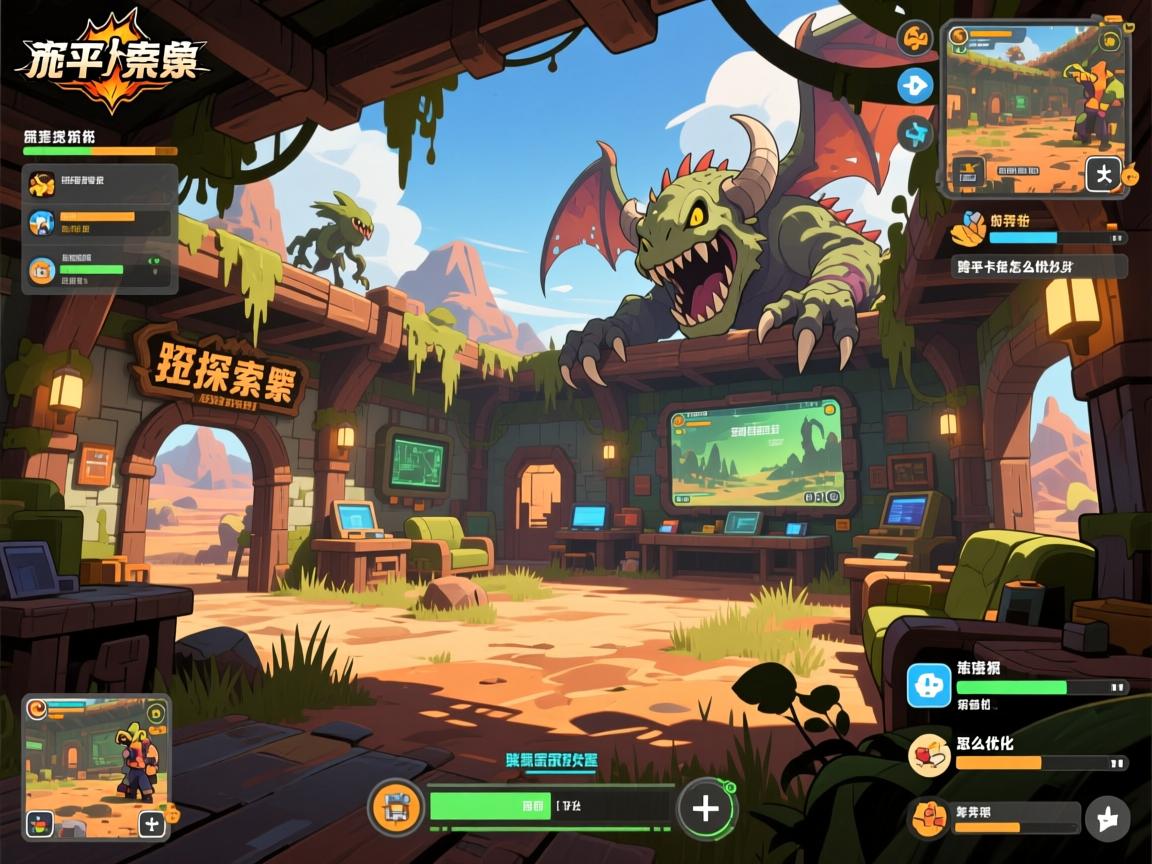Click the 大 enlarge button on top-right preview

click(1103, 175)
